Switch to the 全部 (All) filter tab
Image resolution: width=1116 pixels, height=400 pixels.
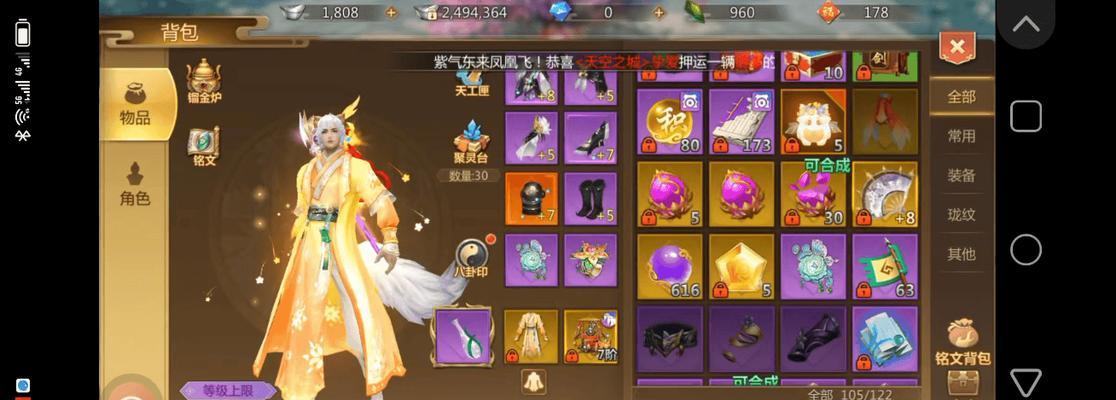pos(961,97)
